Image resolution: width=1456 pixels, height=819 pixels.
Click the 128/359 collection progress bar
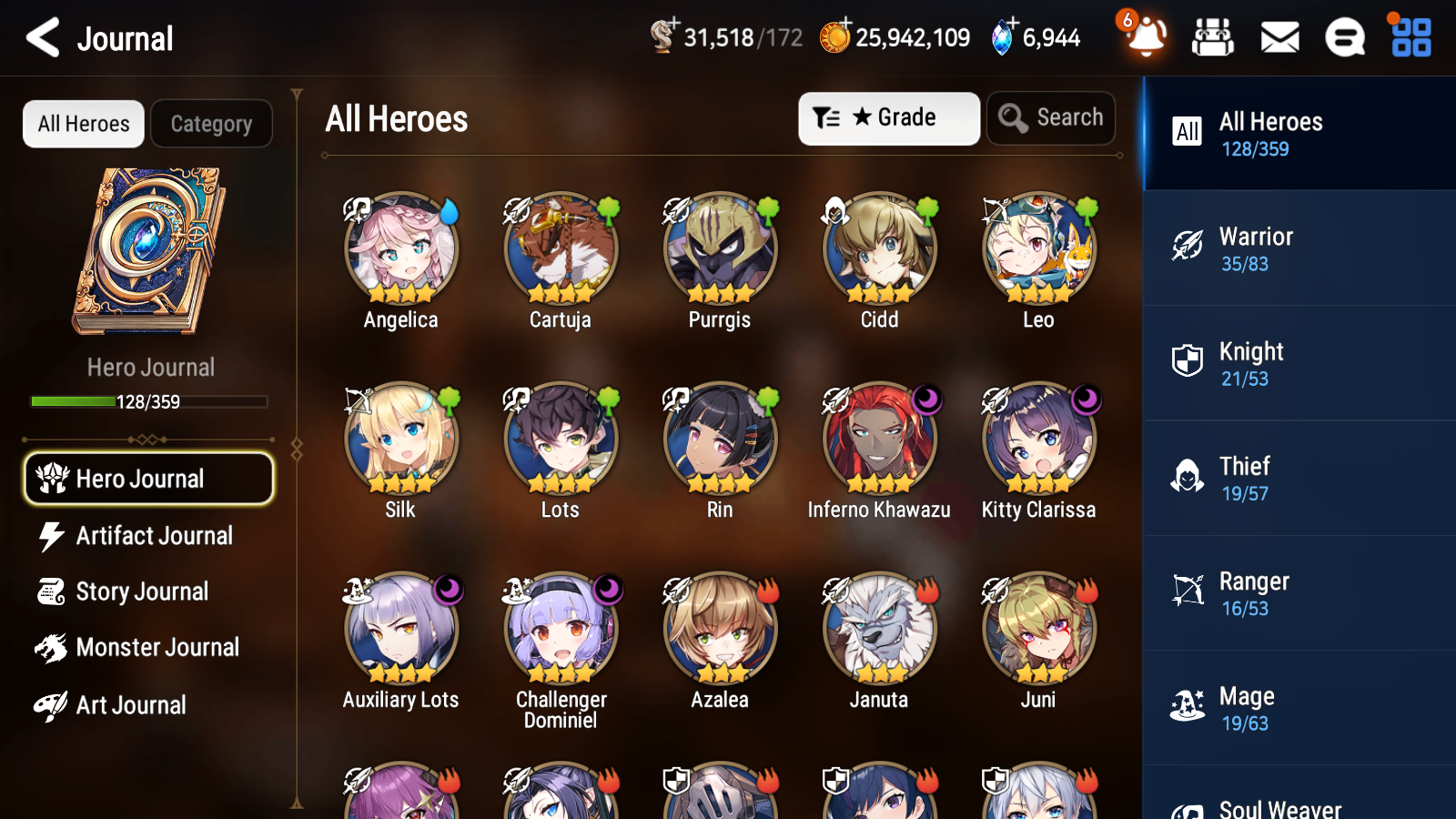point(149,401)
